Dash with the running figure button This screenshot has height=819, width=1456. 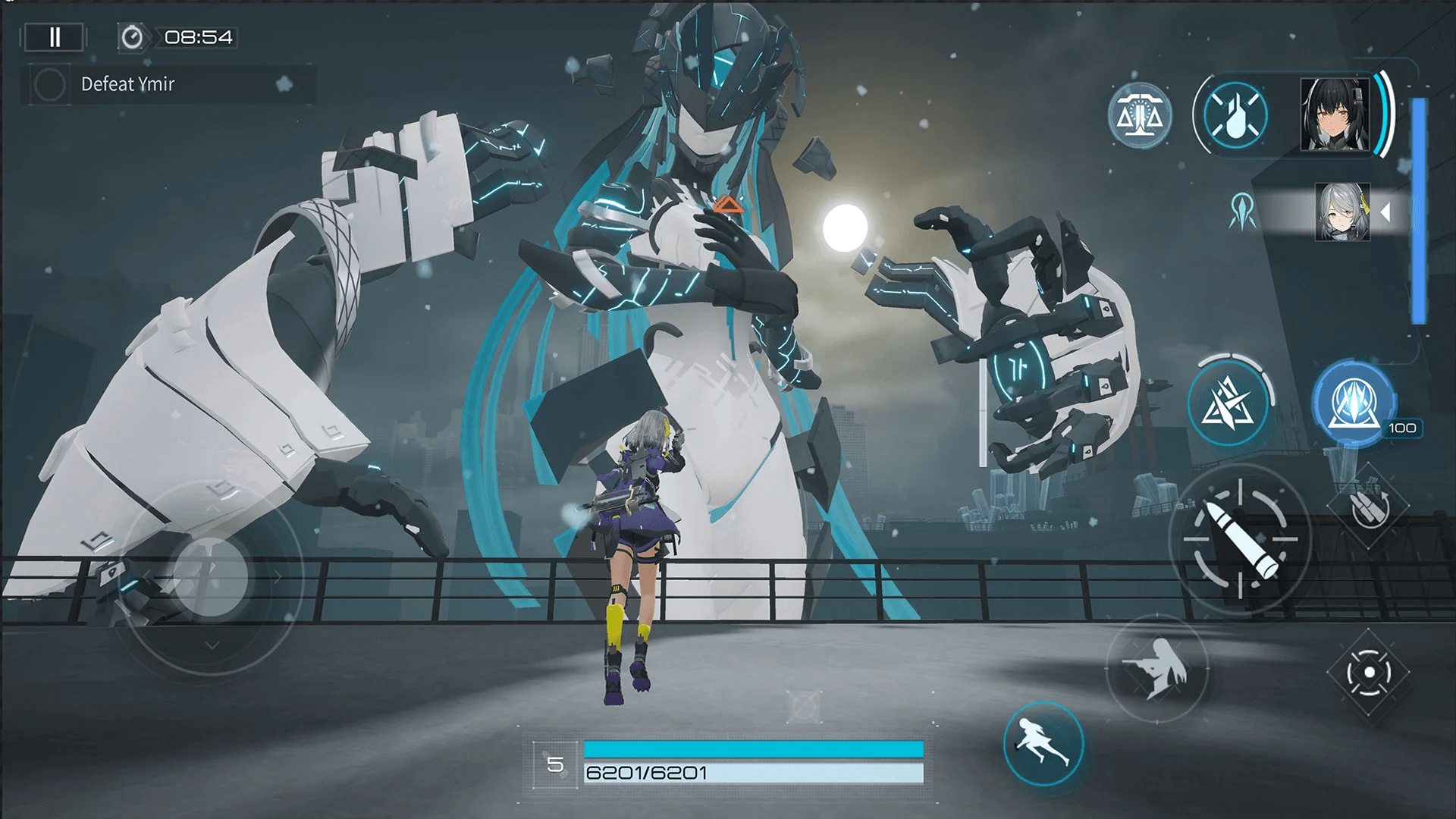pyautogui.click(x=1043, y=744)
